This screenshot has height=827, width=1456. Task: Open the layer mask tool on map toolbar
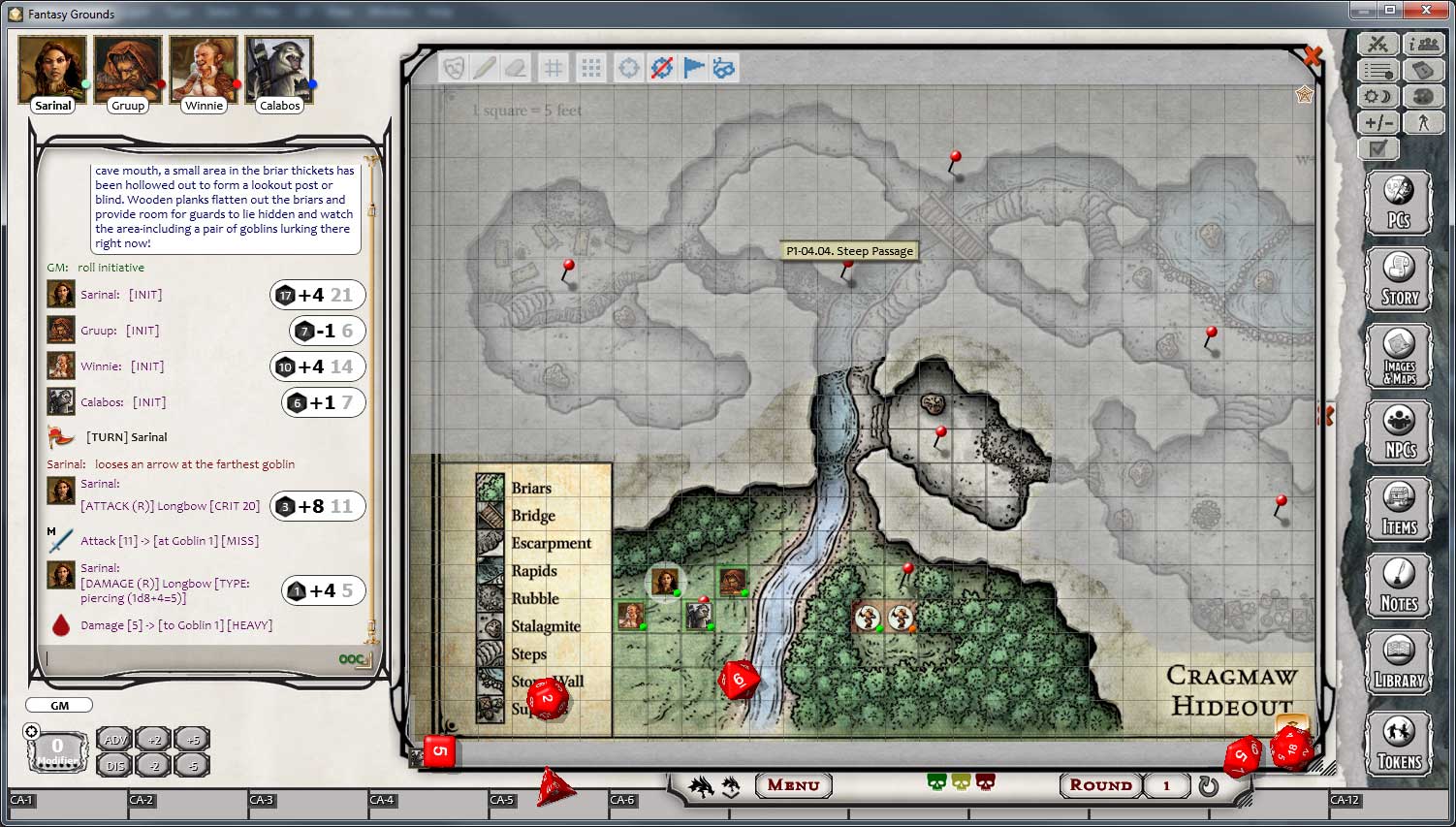pyautogui.click(x=454, y=68)
